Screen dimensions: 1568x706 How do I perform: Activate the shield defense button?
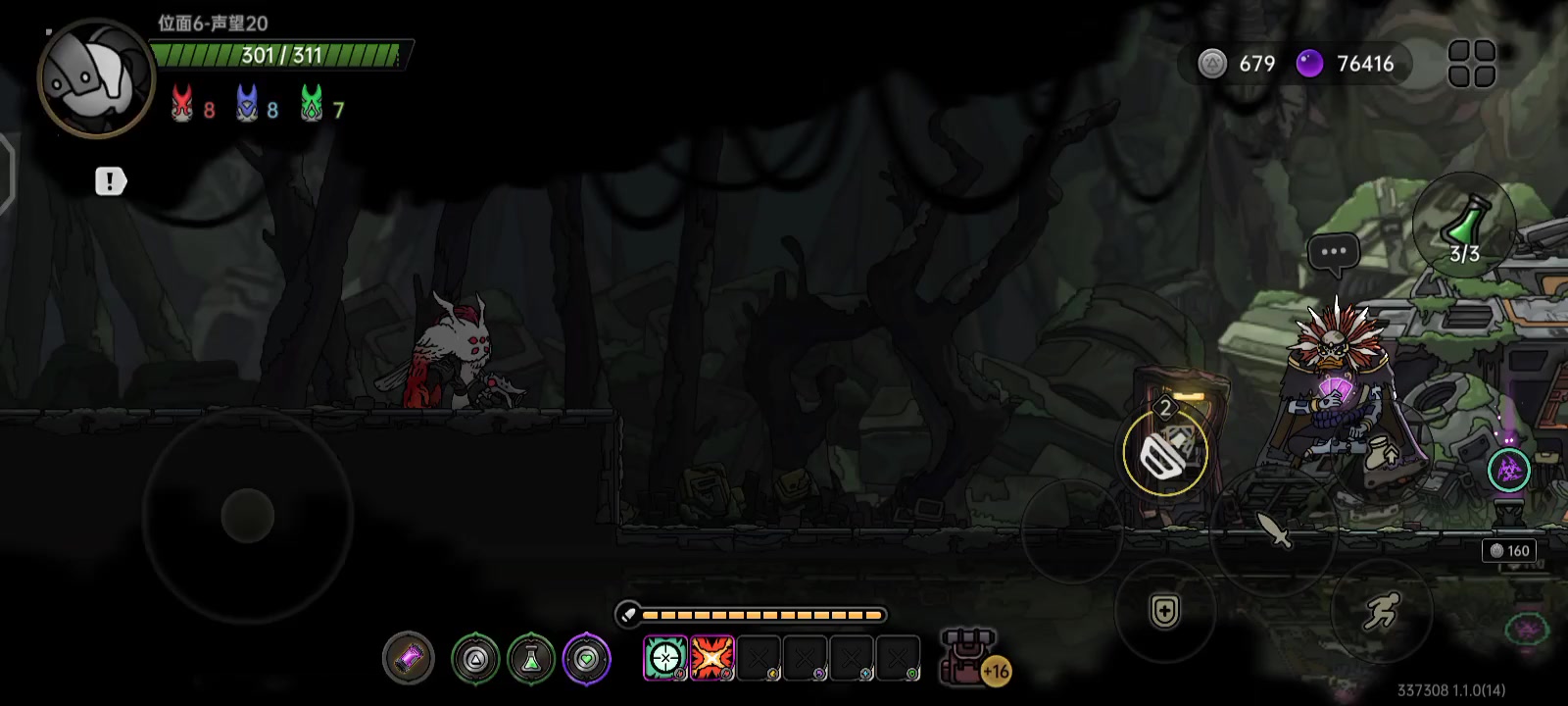click(1164, 611)
